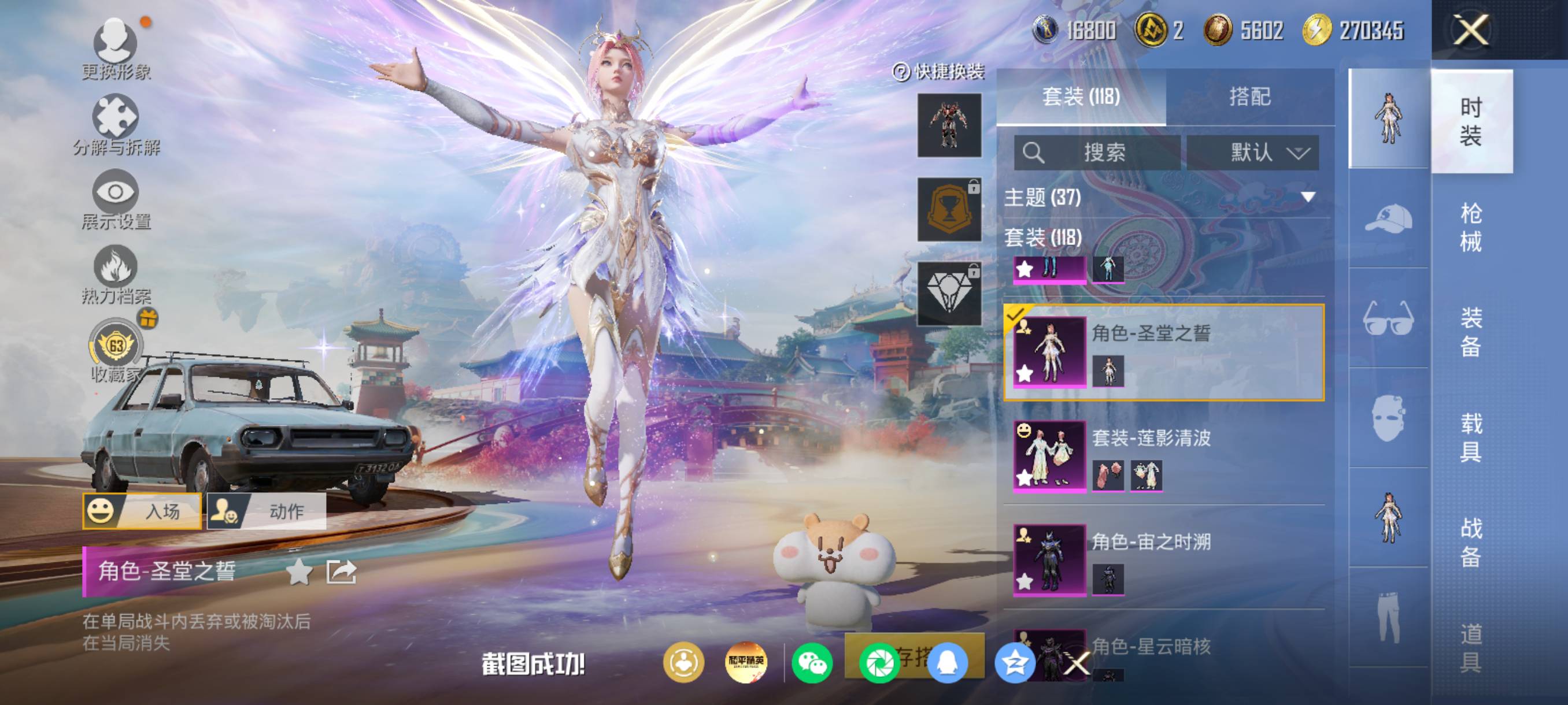Viewport: 1568px width, 705px height.
Task: Open 分解与拆解 puzzle piece menu
Action: (116, 124)
